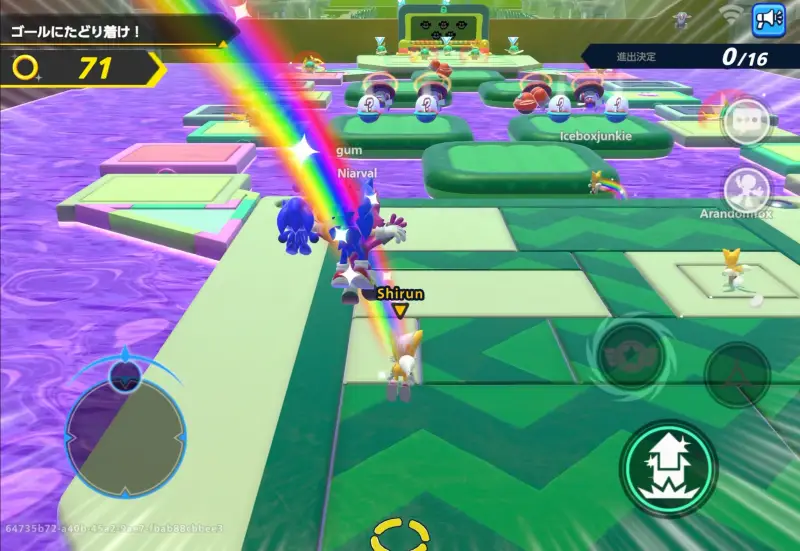Open the character emote button
This screenshot has height=551, width=800.
pos(746,187)
